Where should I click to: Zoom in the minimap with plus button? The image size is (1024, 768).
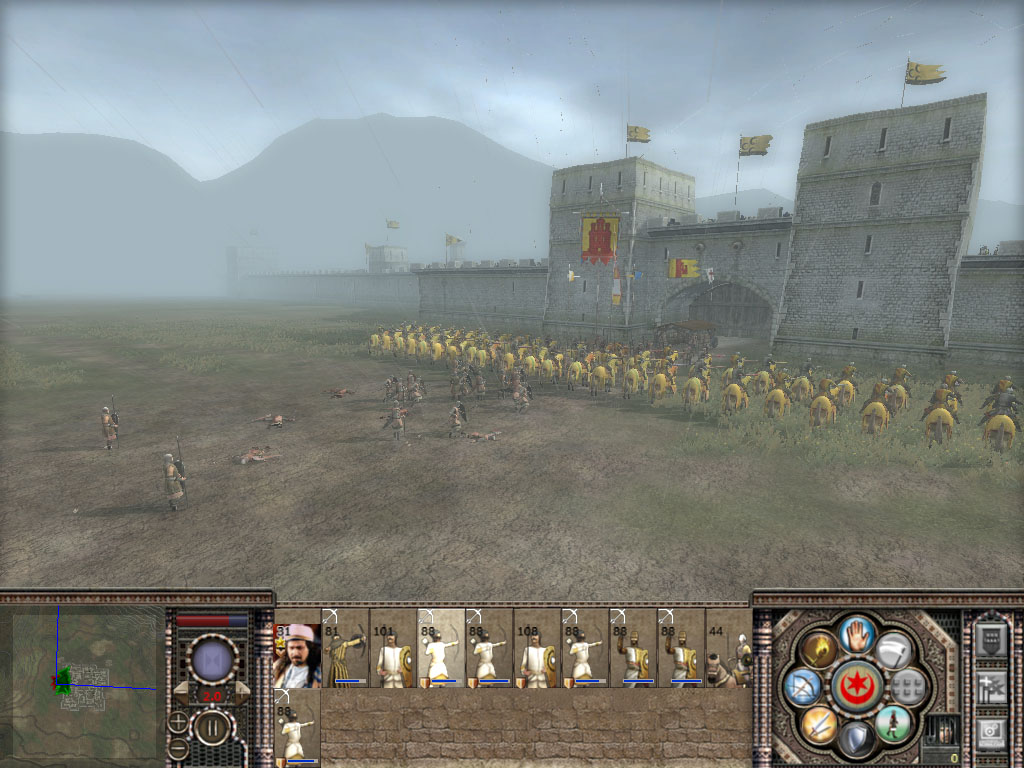tap(178, 720)
